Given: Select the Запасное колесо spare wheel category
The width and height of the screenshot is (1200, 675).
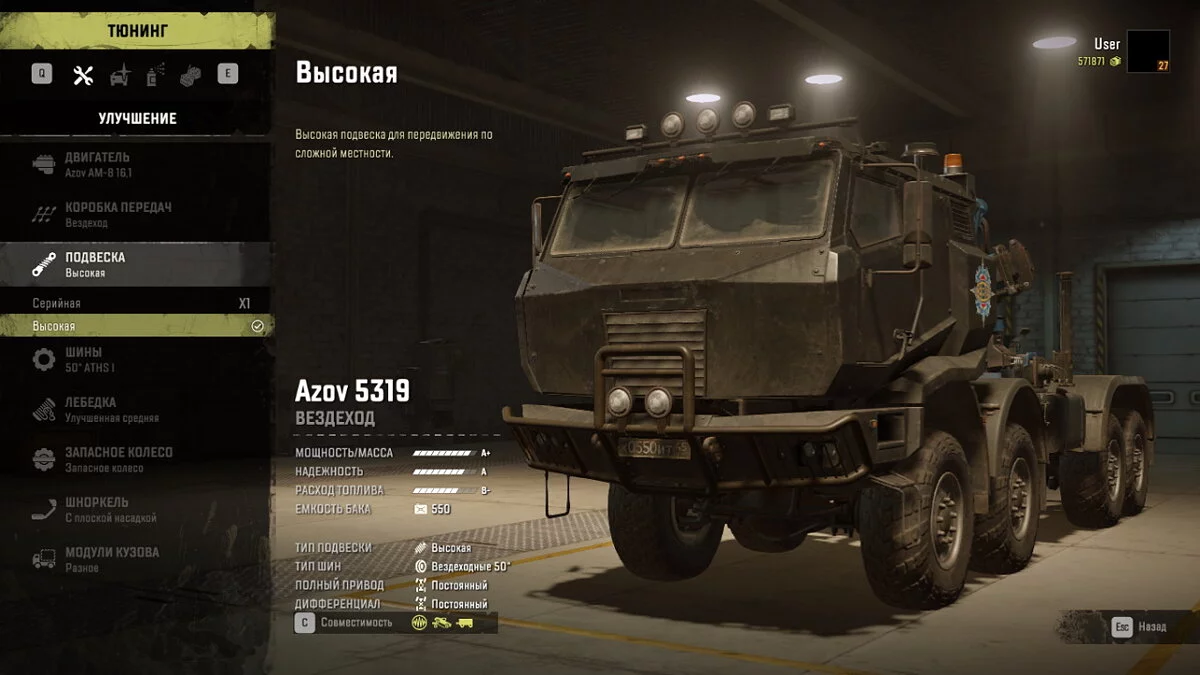Looking at the screenshot, I should pyautogui.click(x=136, y=459).
